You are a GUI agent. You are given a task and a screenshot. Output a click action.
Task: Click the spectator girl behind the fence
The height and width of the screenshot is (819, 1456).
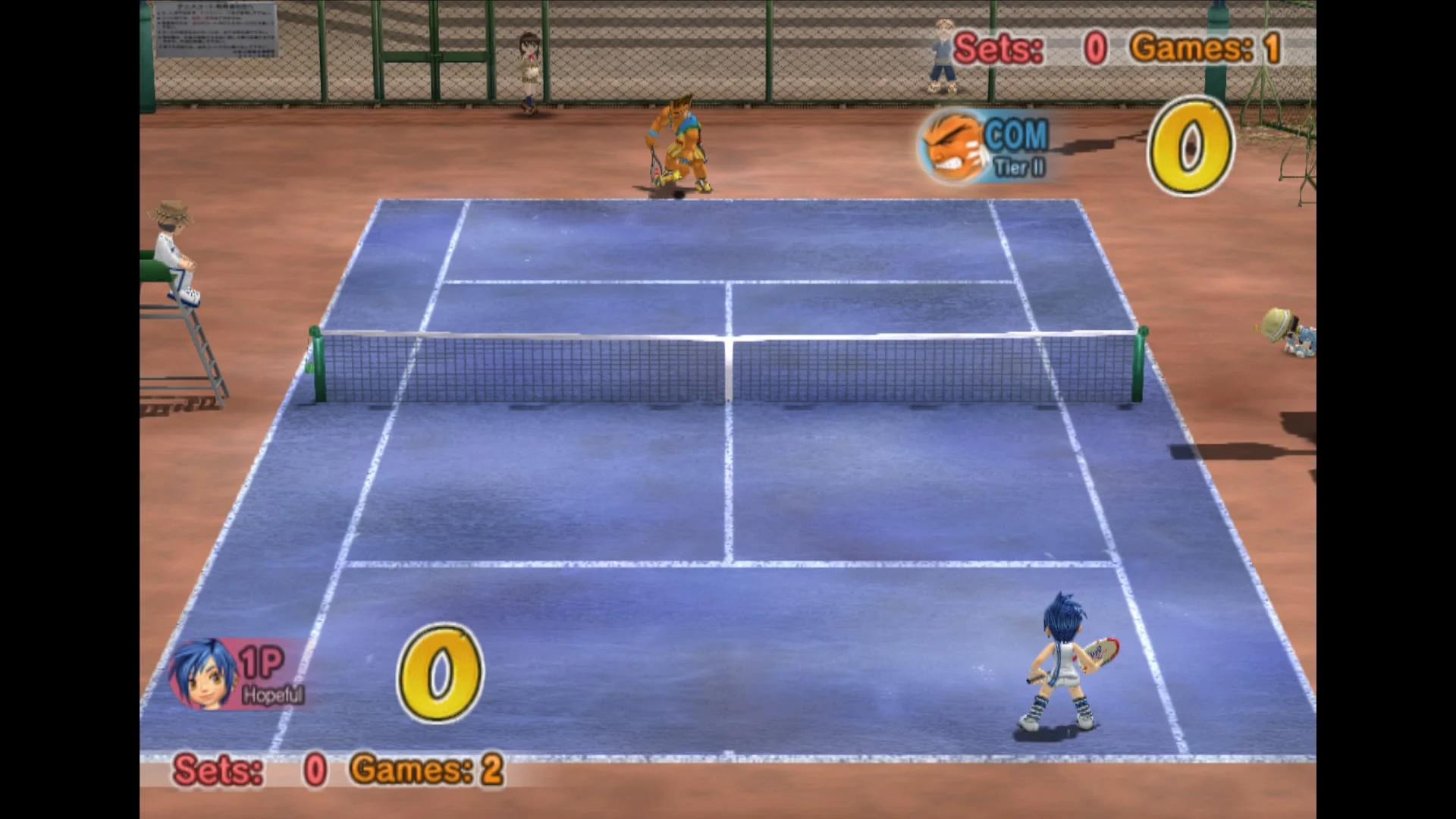tap(529, 61)
